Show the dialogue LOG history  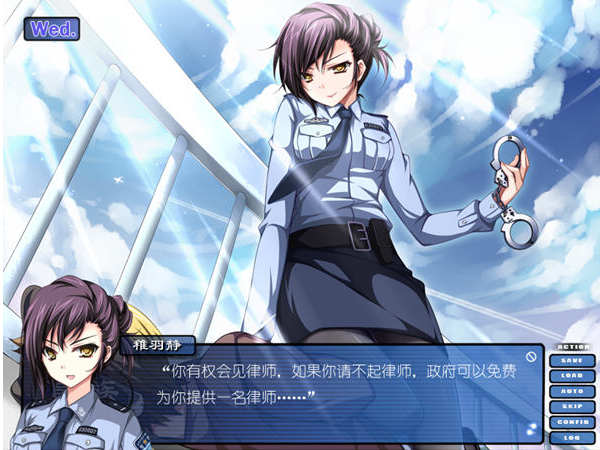[571, 437]
